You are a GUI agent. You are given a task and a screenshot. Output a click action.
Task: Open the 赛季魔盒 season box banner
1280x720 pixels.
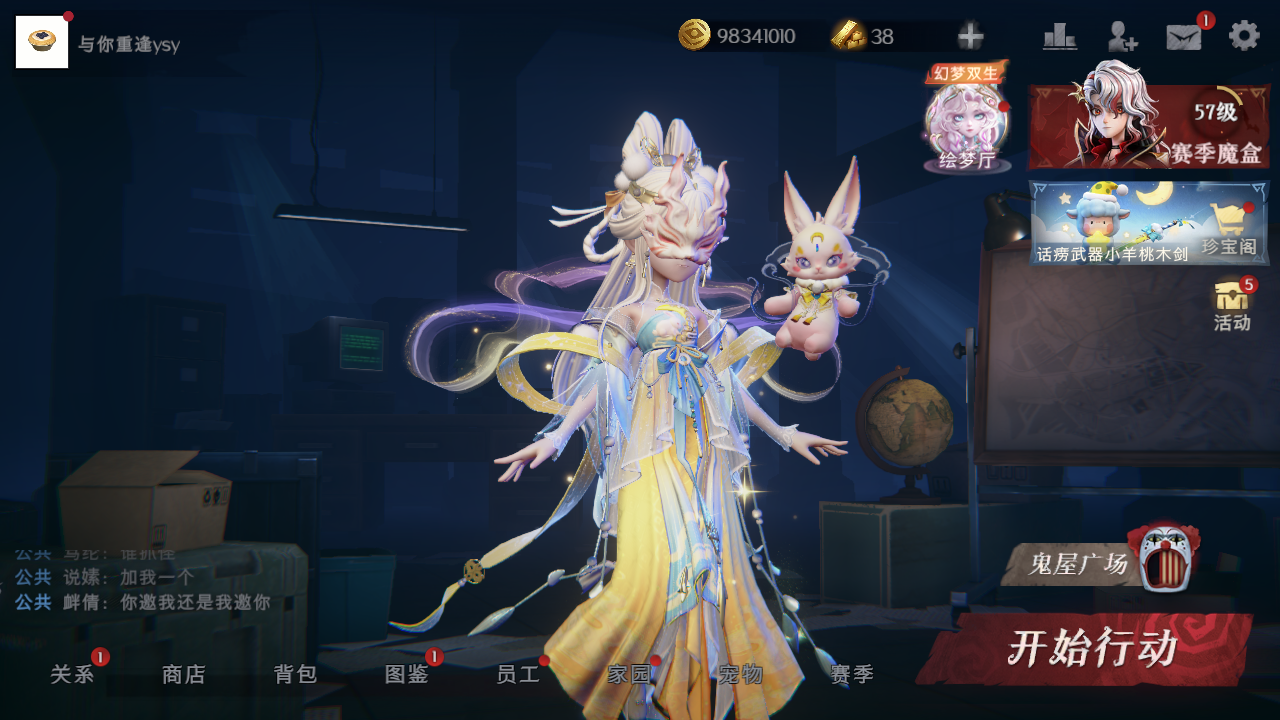[x=1148, y=126]
